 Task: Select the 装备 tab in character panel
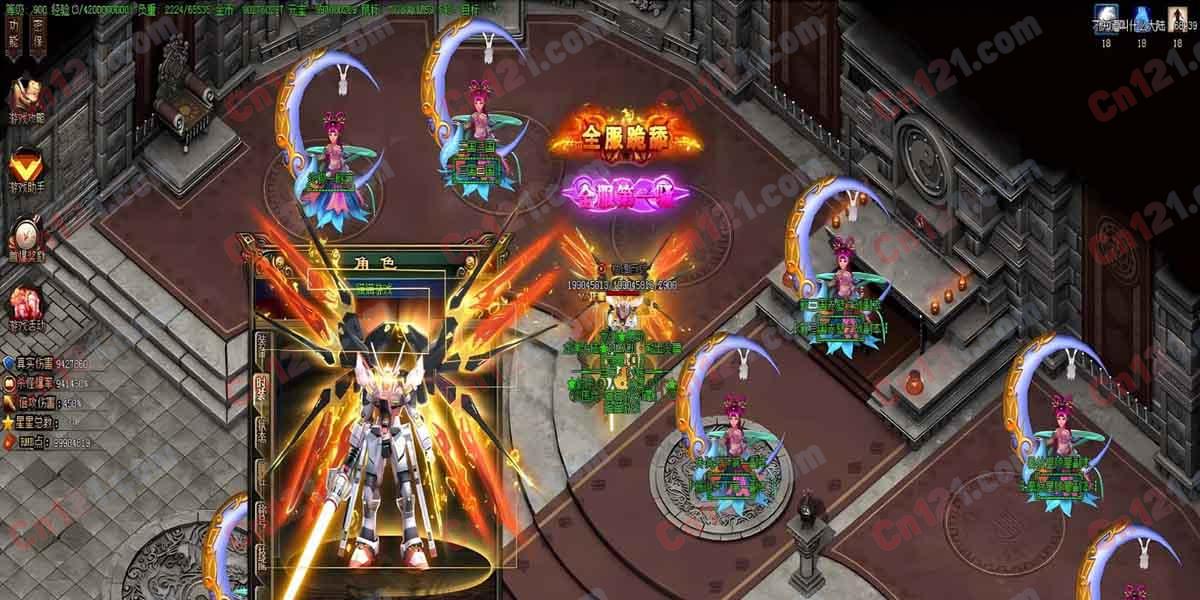tap(262, 344)
